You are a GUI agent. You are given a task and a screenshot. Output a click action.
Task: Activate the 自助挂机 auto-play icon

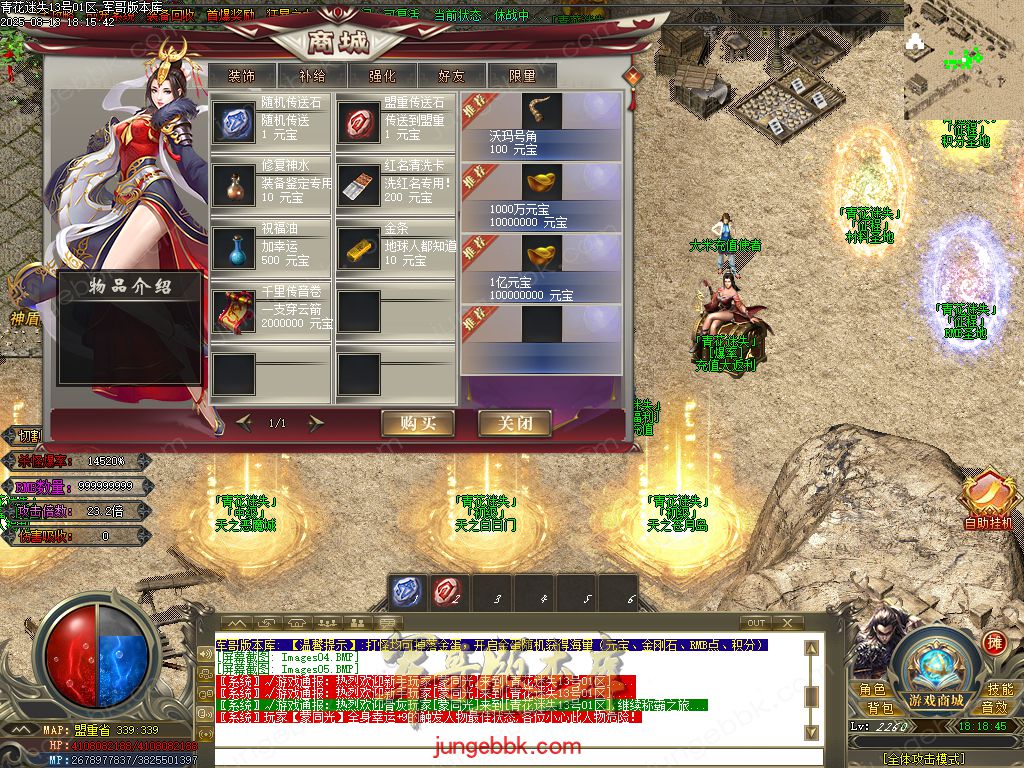987,495
